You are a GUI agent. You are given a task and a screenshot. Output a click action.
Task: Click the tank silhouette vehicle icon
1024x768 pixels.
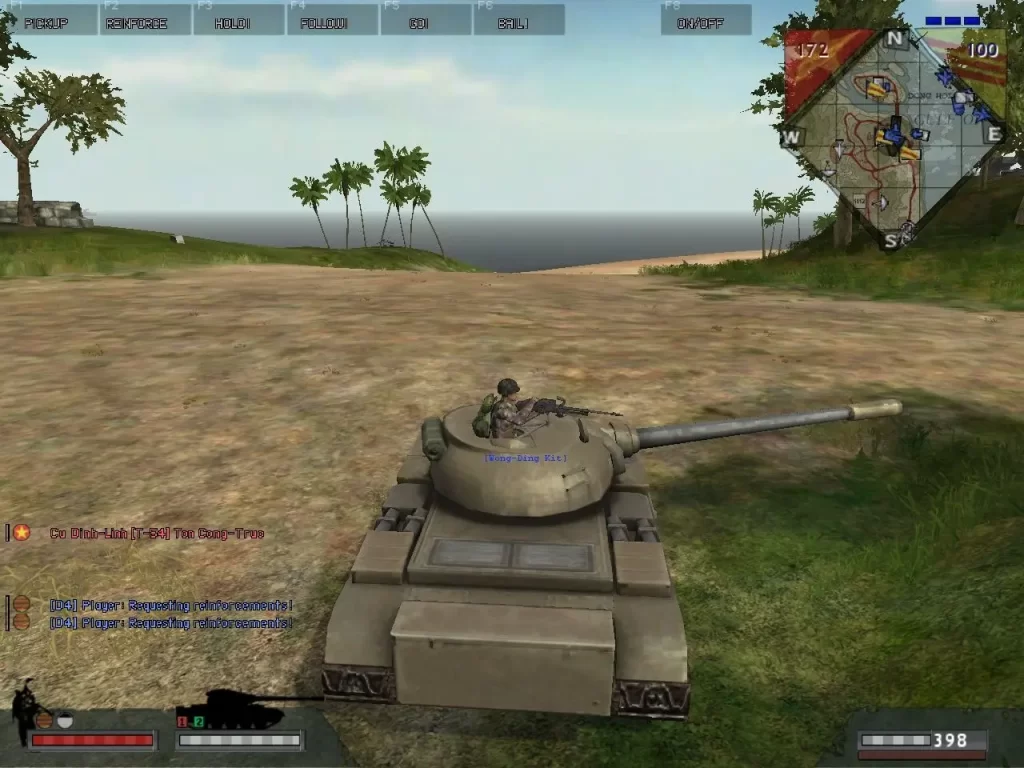tap(240, 709)
